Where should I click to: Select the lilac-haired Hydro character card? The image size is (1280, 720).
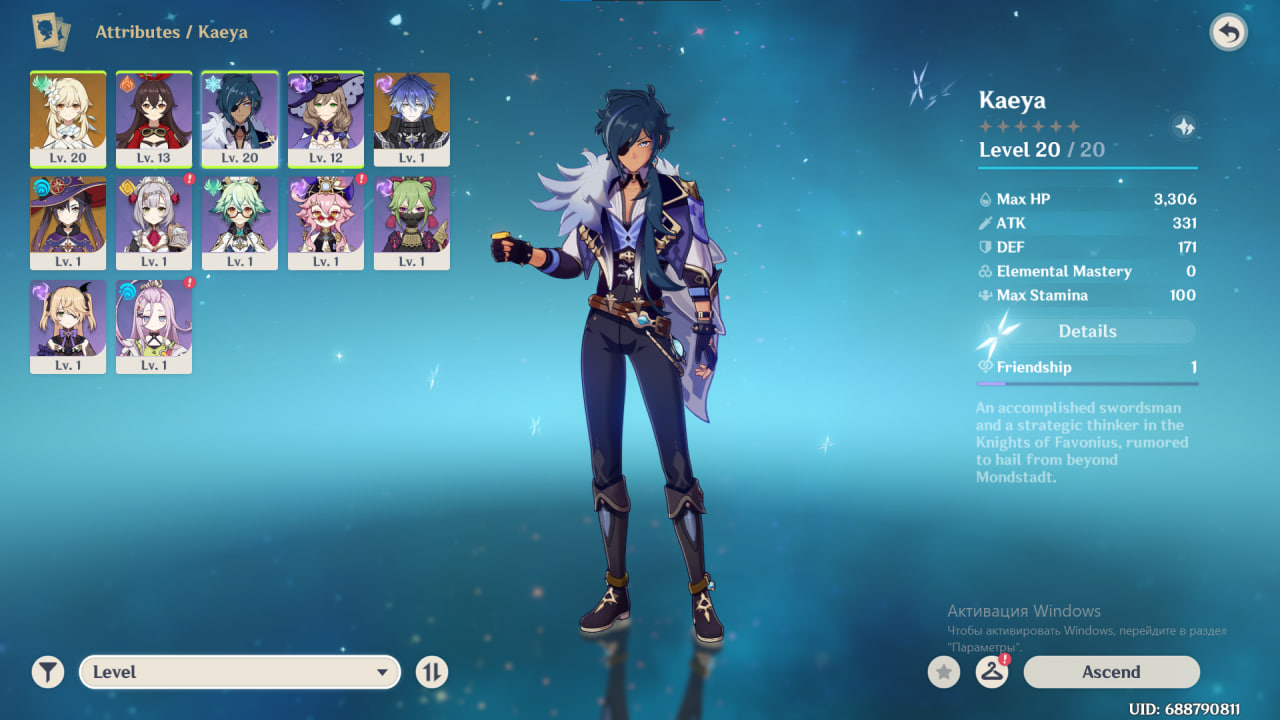(x=154, y=327)
